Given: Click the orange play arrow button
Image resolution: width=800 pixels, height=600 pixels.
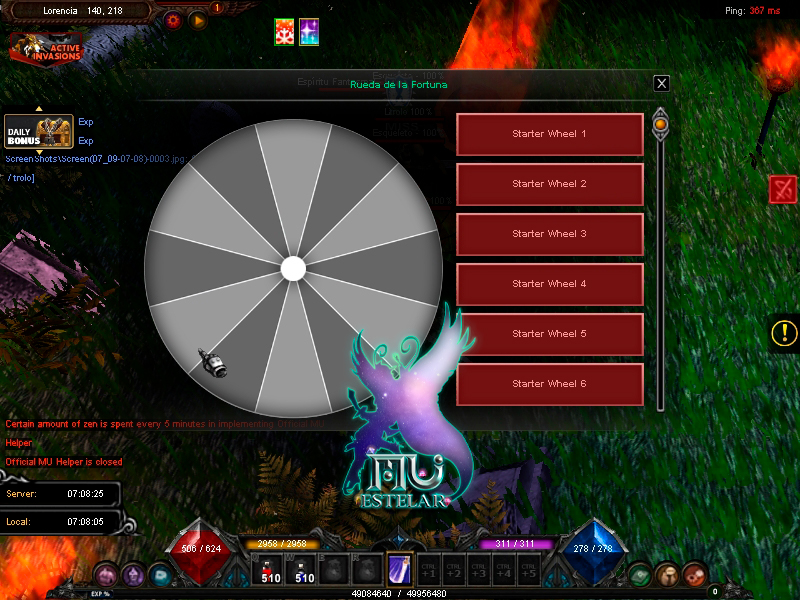Looking at the screenshot, I should point(198,19).
